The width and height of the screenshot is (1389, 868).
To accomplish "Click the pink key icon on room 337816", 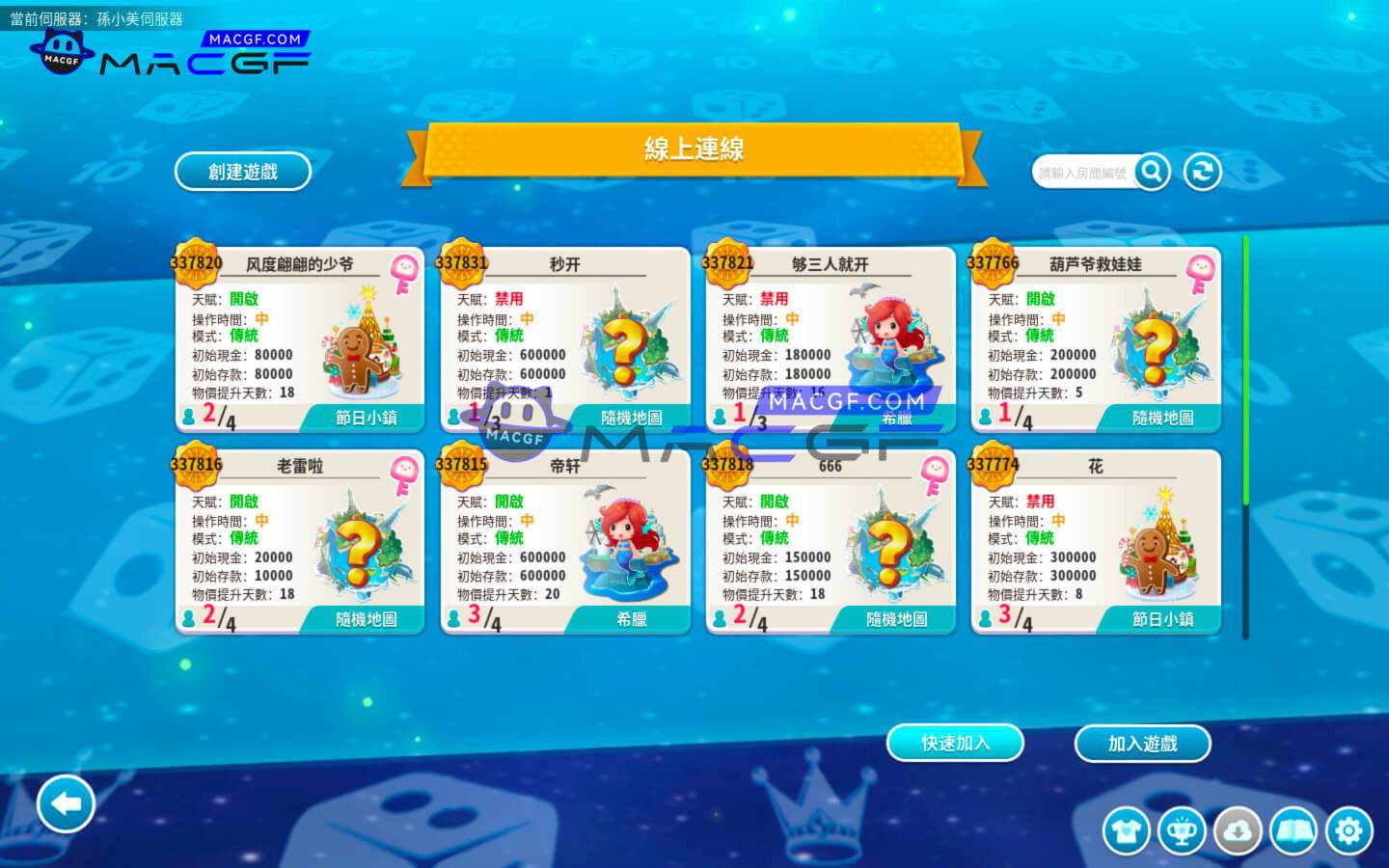I will coord(404,473).
